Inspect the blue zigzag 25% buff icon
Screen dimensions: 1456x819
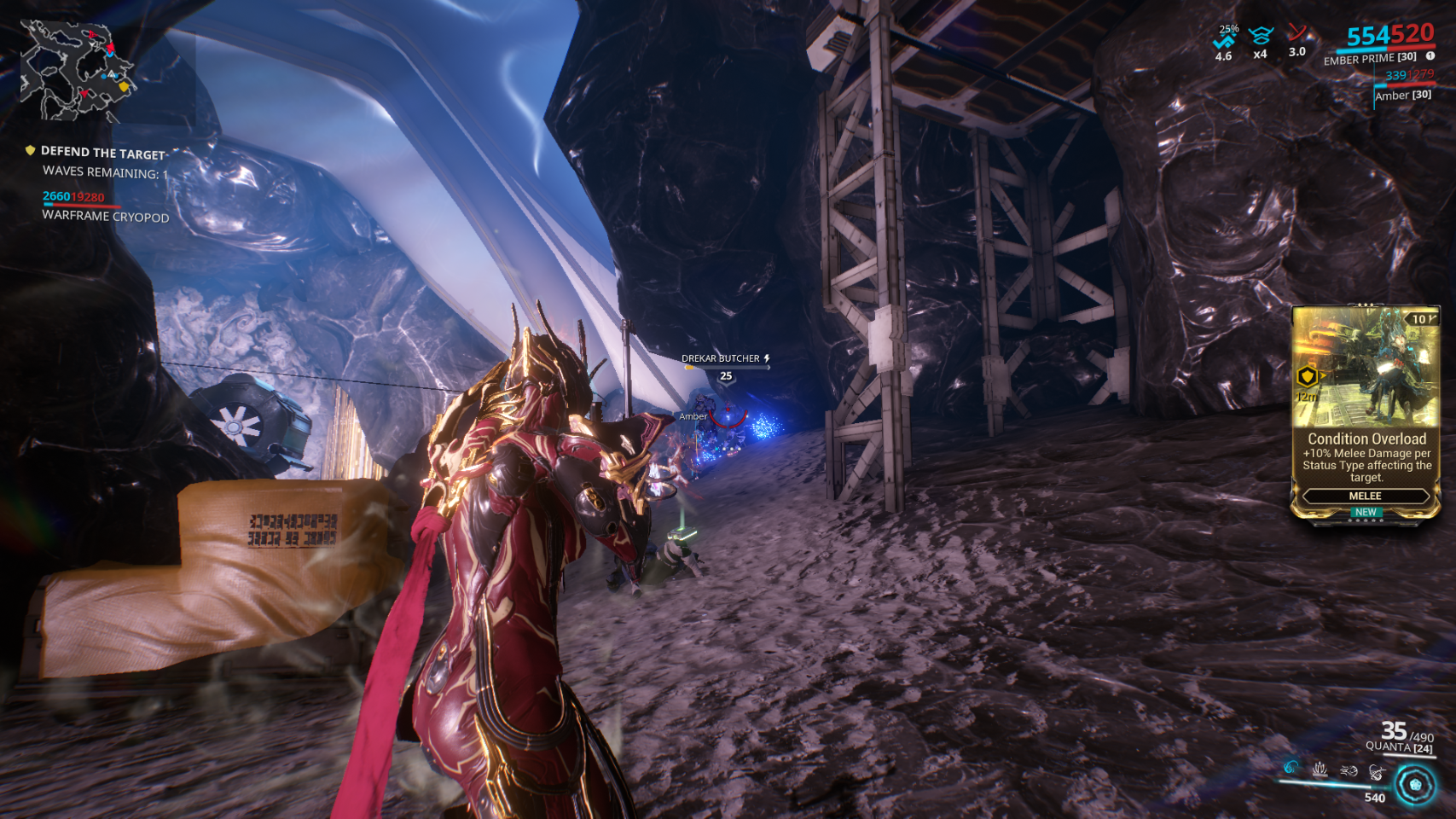(x=1225, y=41)
